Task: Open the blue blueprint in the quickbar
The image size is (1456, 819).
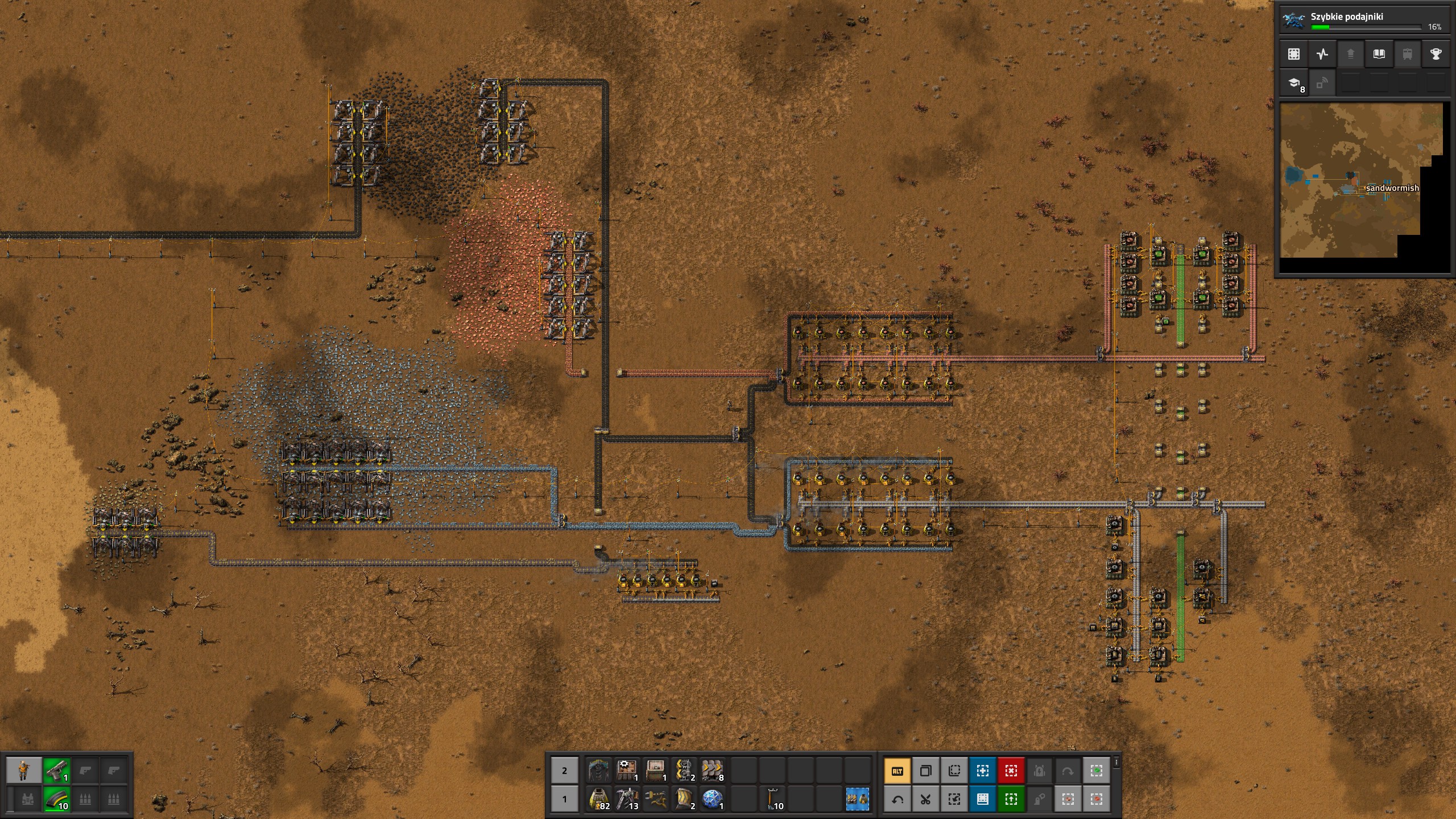Action: (857, 799)
